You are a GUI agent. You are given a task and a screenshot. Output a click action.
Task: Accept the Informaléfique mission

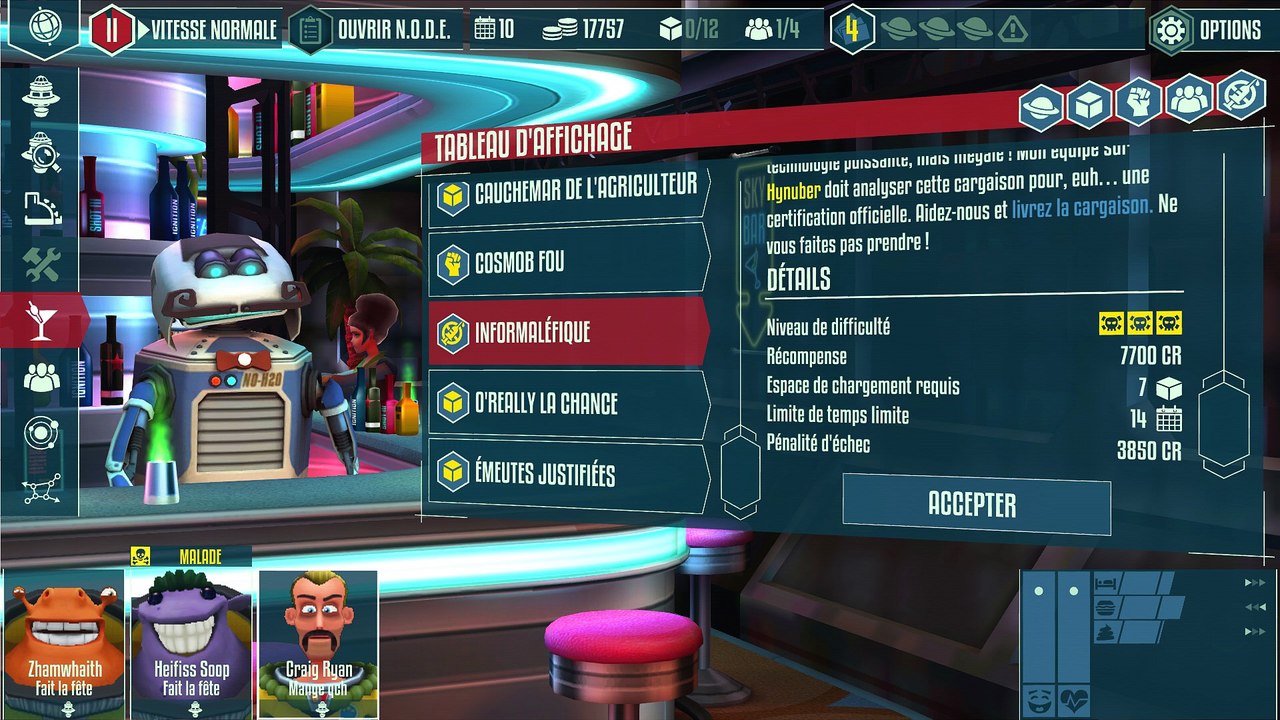coord(975,505)
